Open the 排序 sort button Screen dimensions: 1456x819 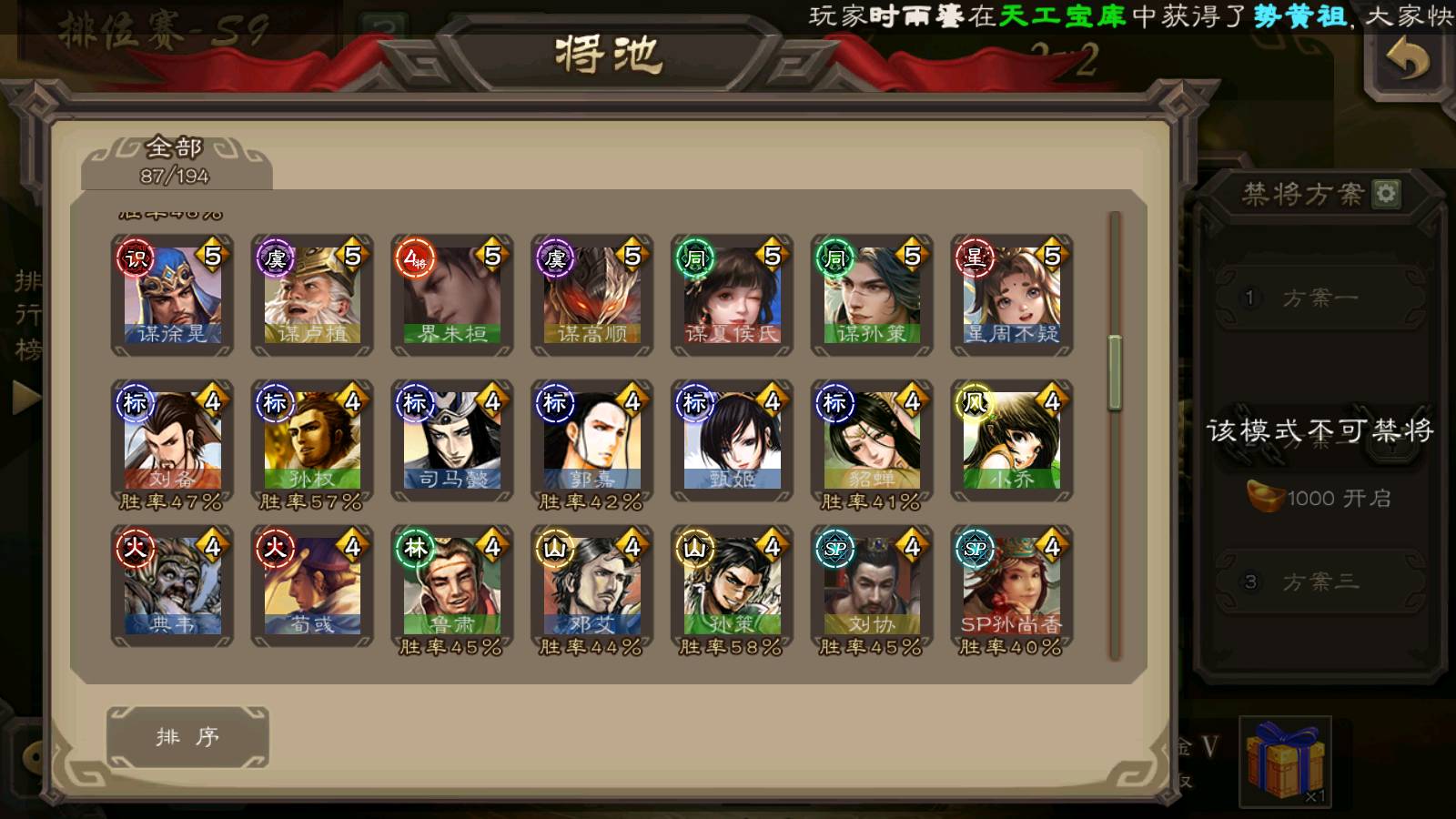[187, 736]
